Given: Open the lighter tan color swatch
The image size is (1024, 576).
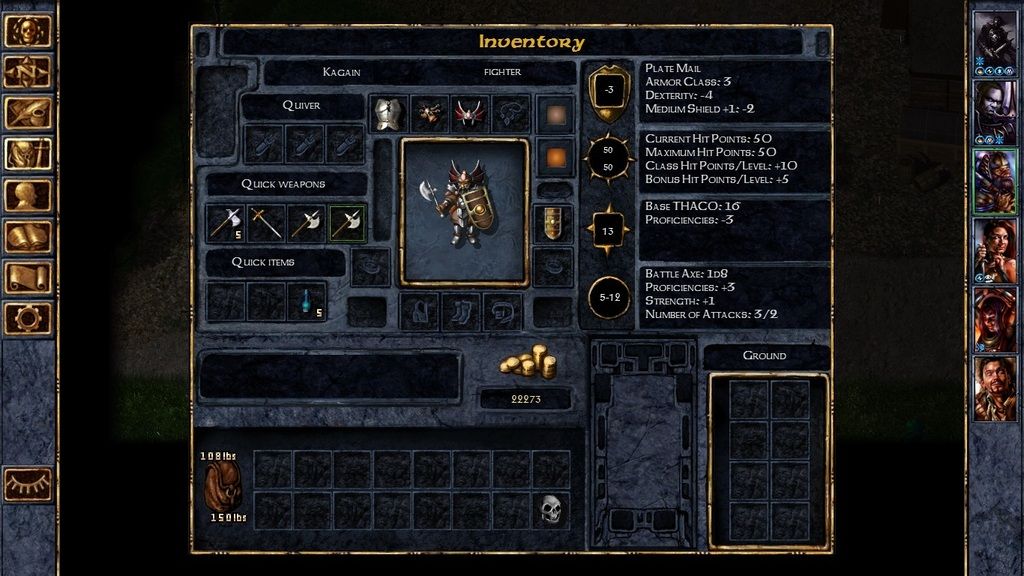Looking at the screenshot, I should click(x=554, y=113).
